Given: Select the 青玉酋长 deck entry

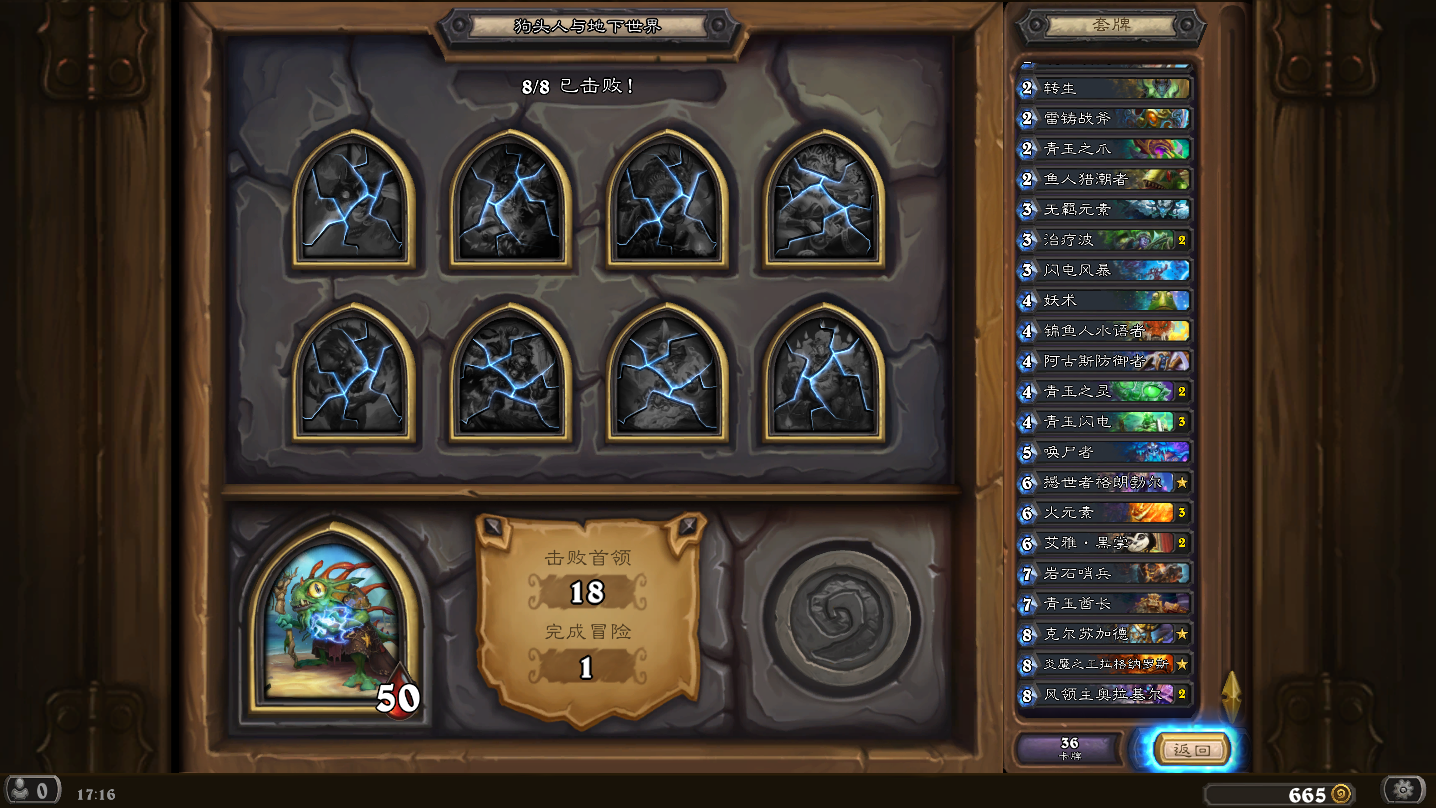Looking at the screenshot, I should point(1104,603).
